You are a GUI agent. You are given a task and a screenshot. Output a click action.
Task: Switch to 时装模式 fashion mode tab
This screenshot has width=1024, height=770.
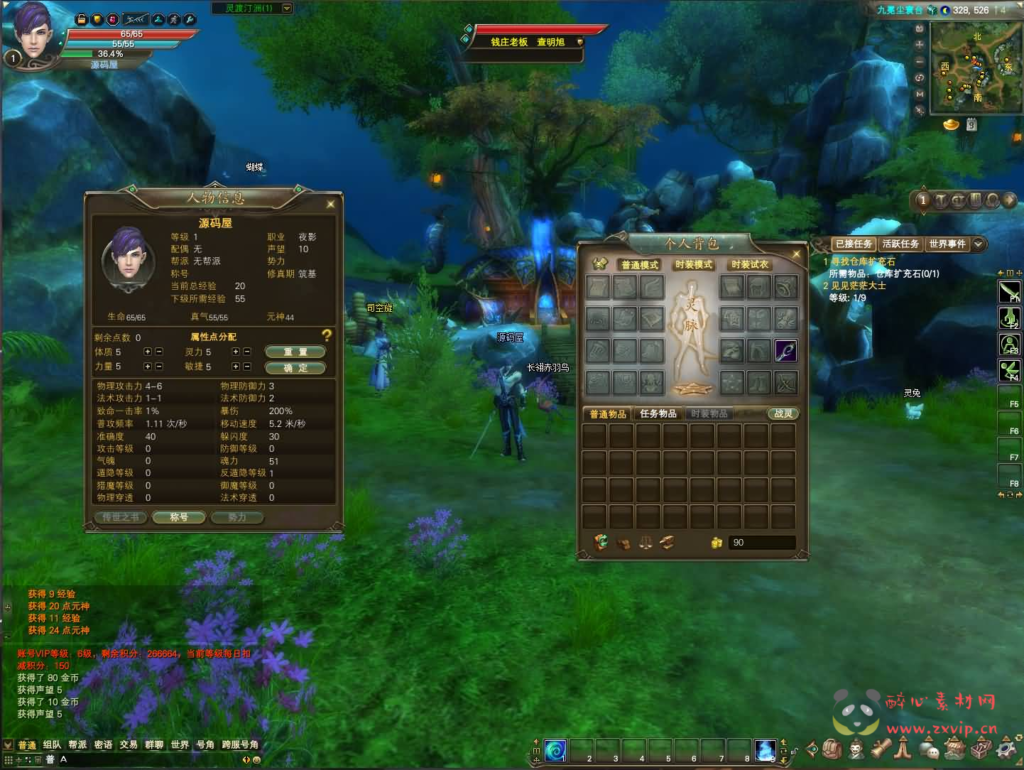pos(694,265)
